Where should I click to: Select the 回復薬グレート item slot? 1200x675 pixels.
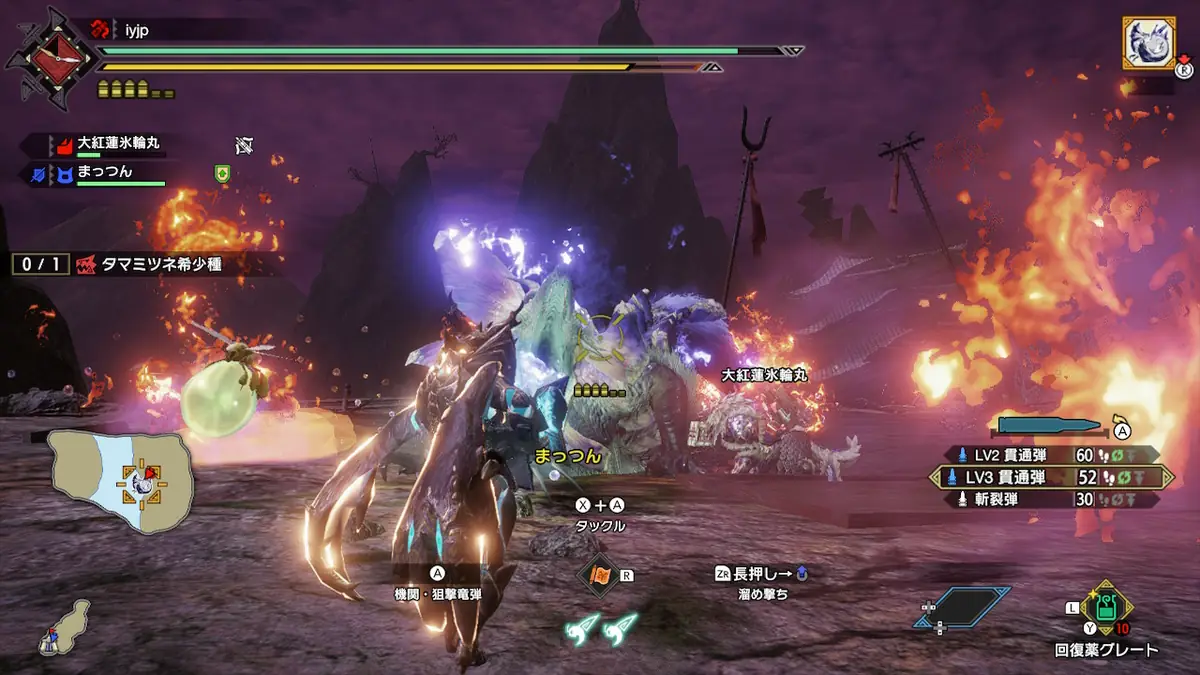tap(1107, 608)
